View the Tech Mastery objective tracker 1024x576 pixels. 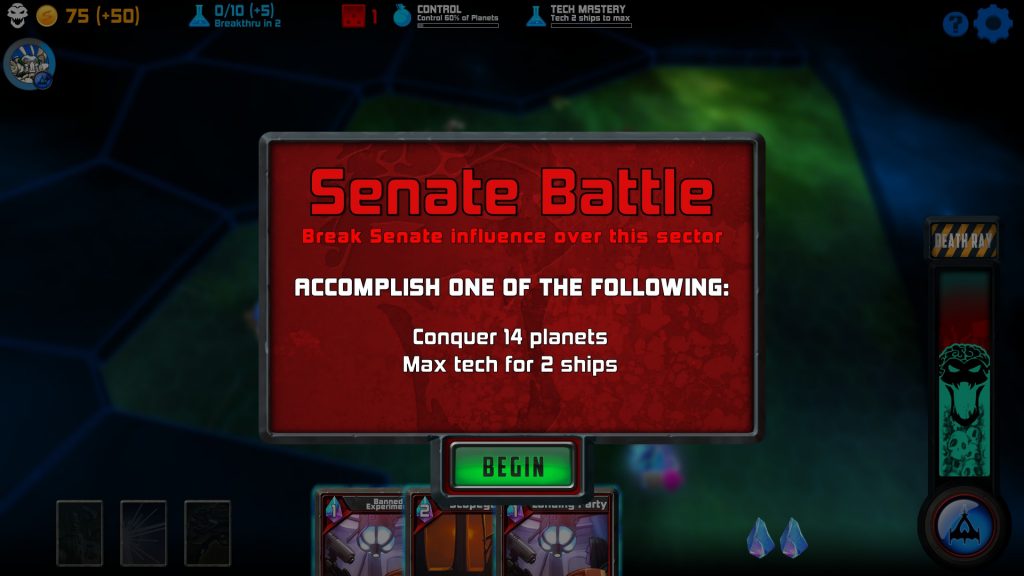pyautogui.click(x=579, y=16)
